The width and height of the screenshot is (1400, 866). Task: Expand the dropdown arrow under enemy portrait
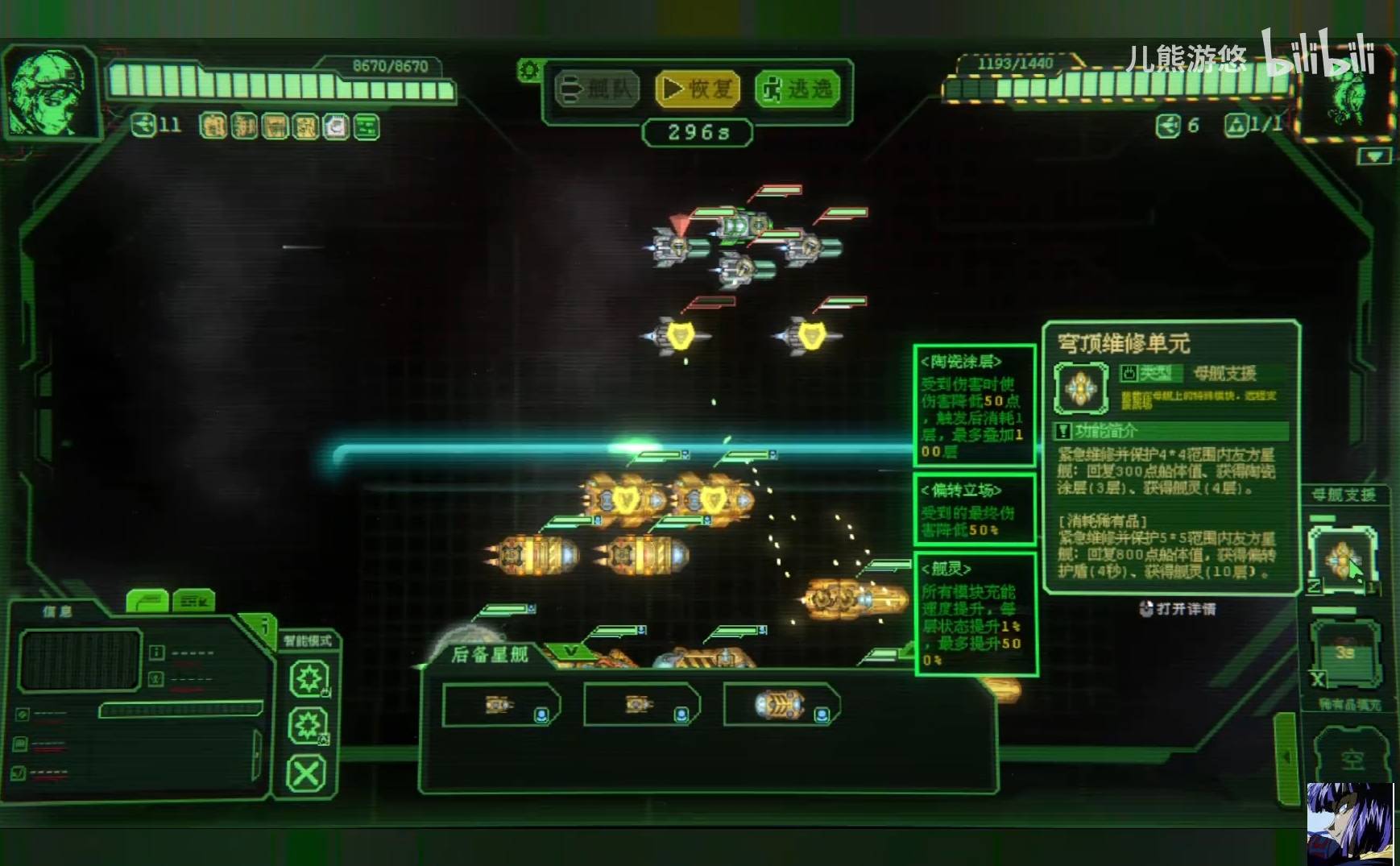pos(1374,156)
